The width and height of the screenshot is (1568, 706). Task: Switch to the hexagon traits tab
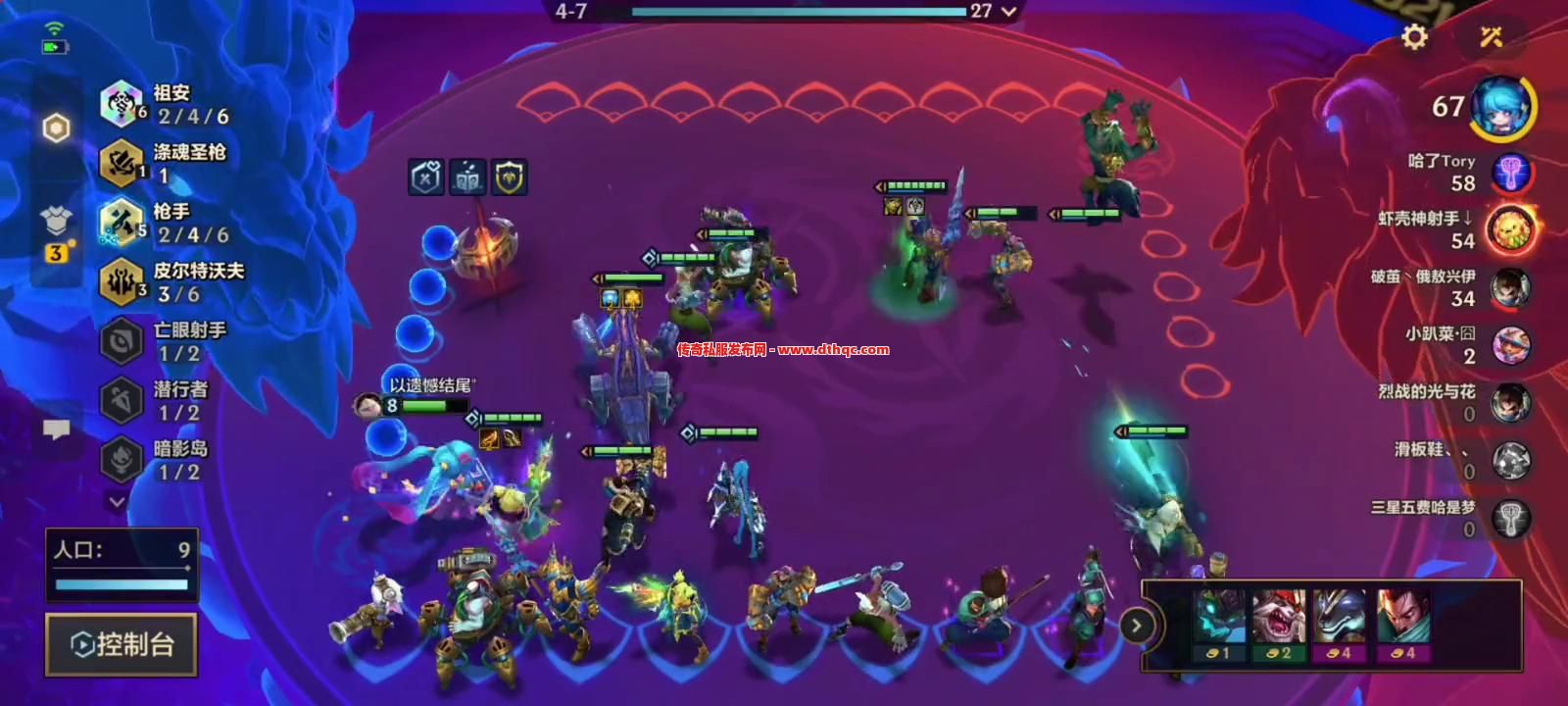[57, 127]
